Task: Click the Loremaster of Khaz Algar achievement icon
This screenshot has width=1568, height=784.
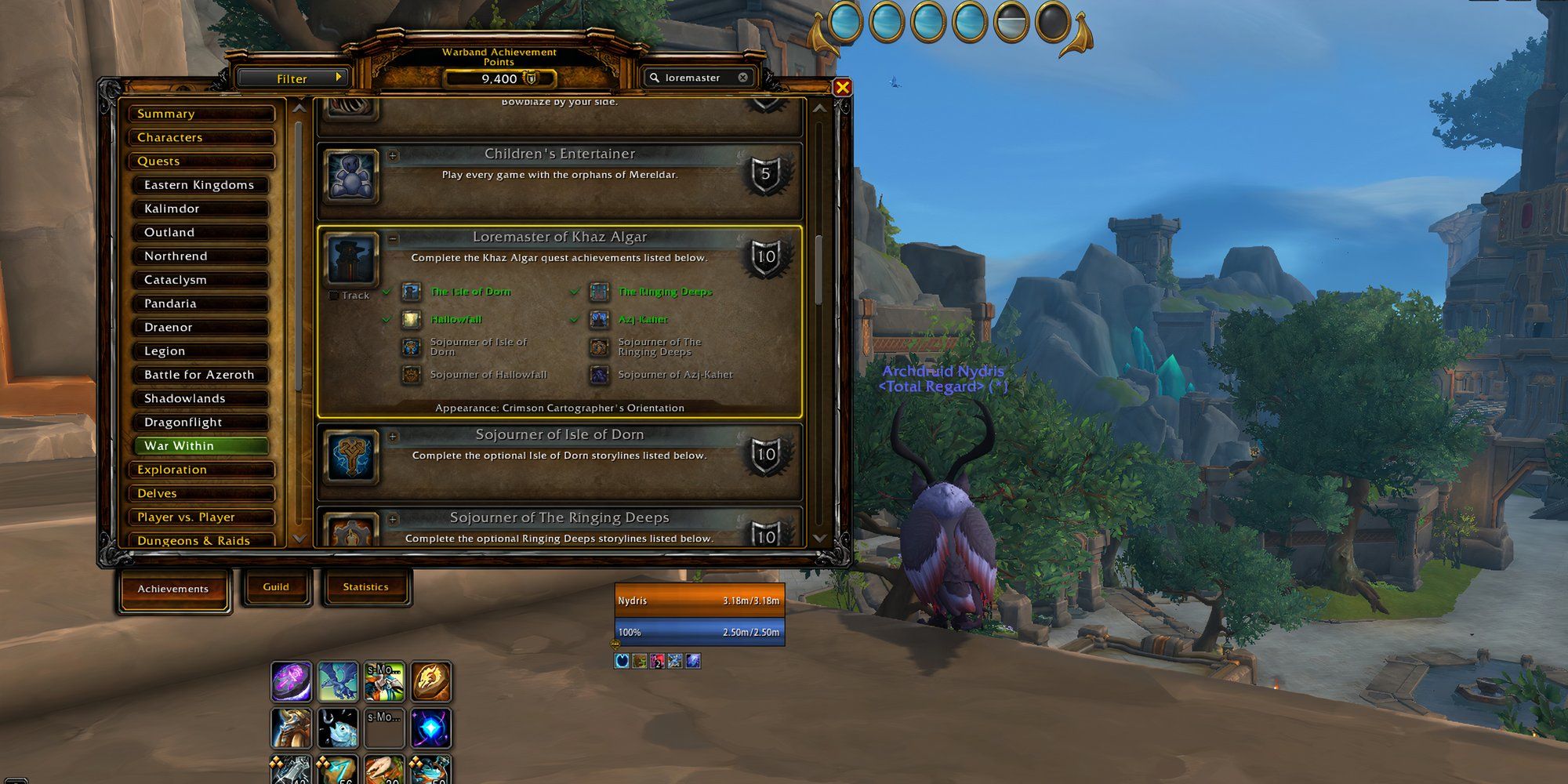Action: coord(351,260)
